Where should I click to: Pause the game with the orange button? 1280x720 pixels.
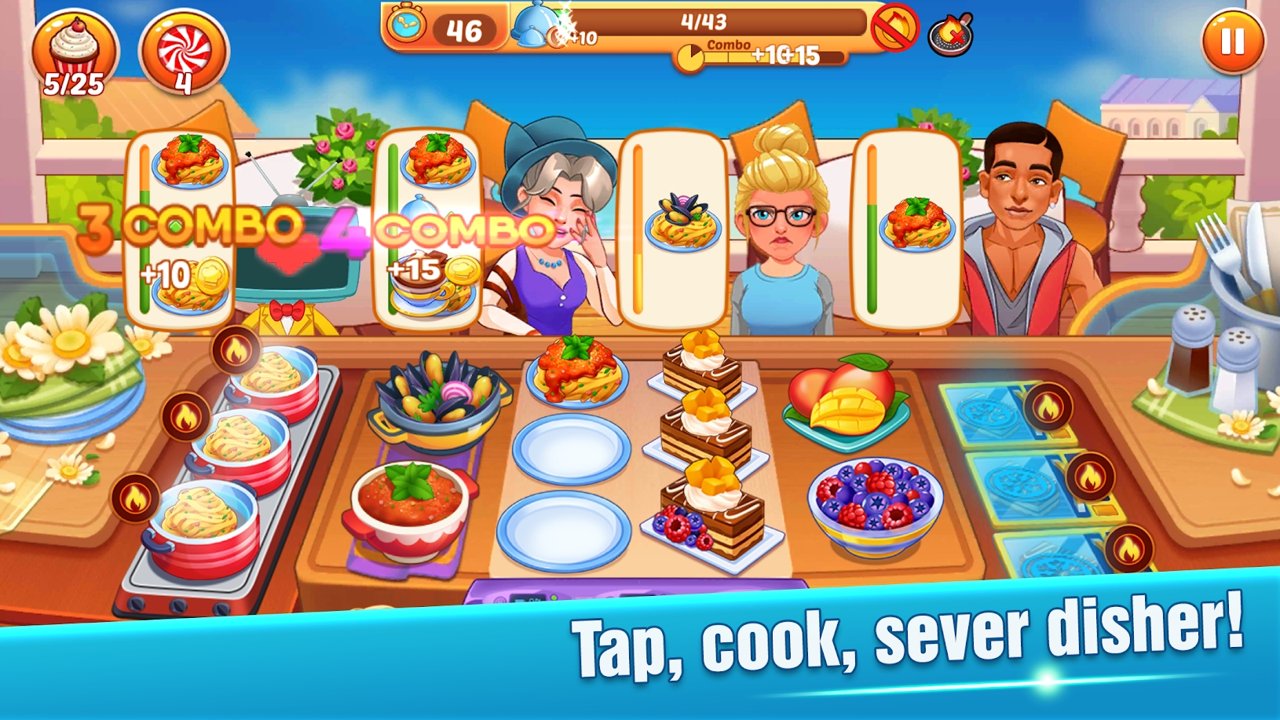[1232, 41]
